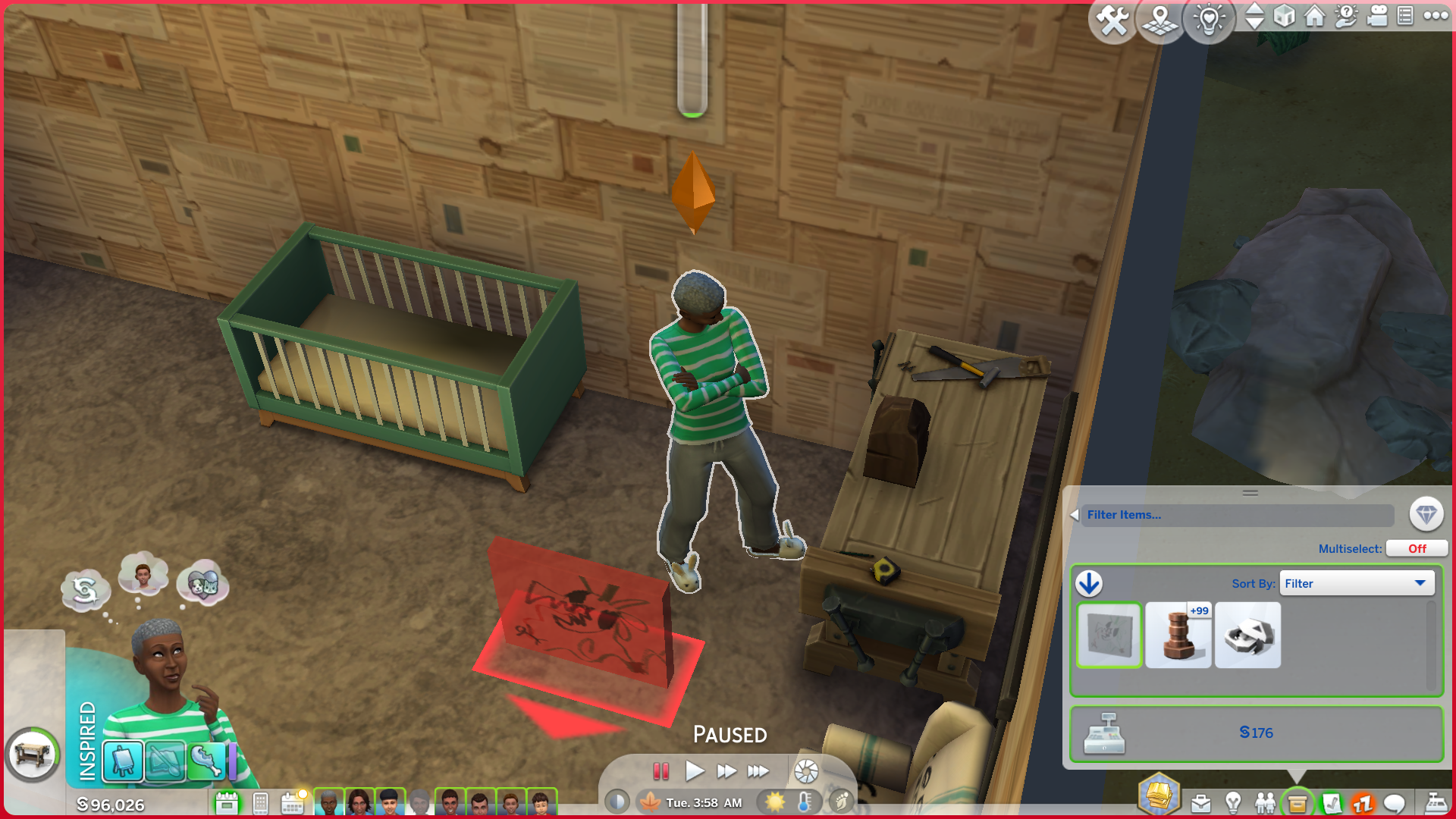Cancel the woodworking table action in queue
This screenshot has width=1456, height=819.
[x=33, y=755]
